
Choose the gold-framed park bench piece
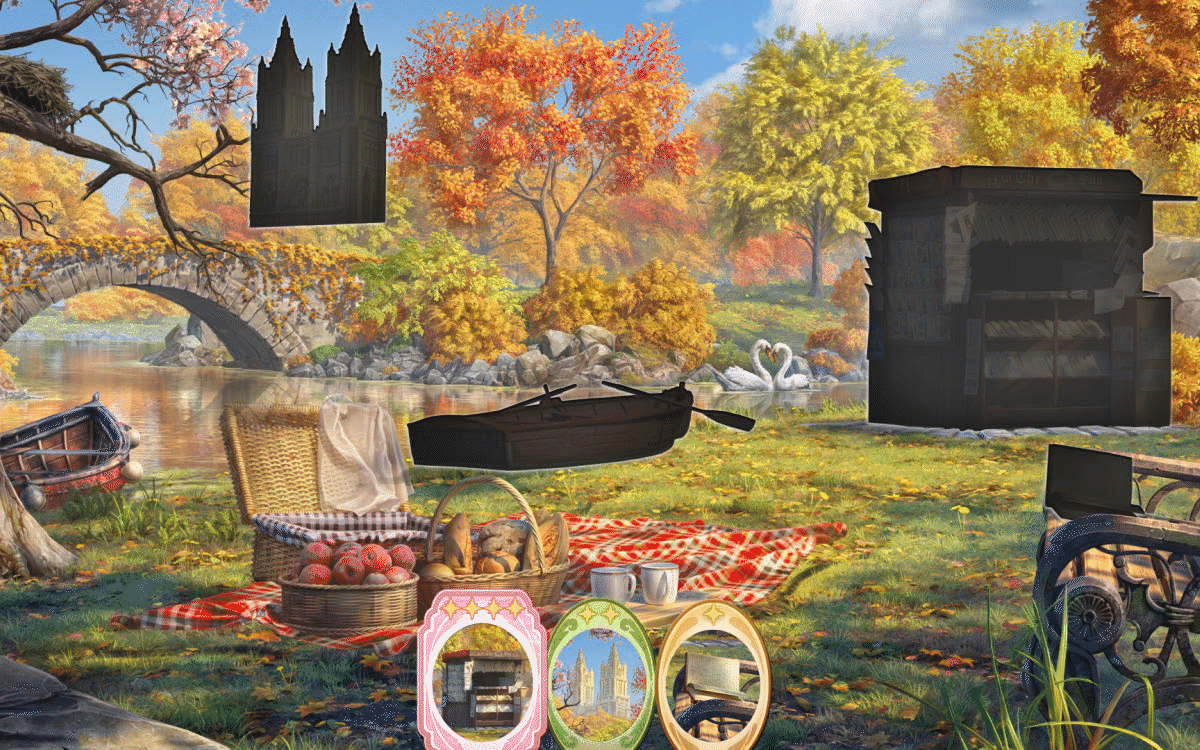[x=713, y=675]
